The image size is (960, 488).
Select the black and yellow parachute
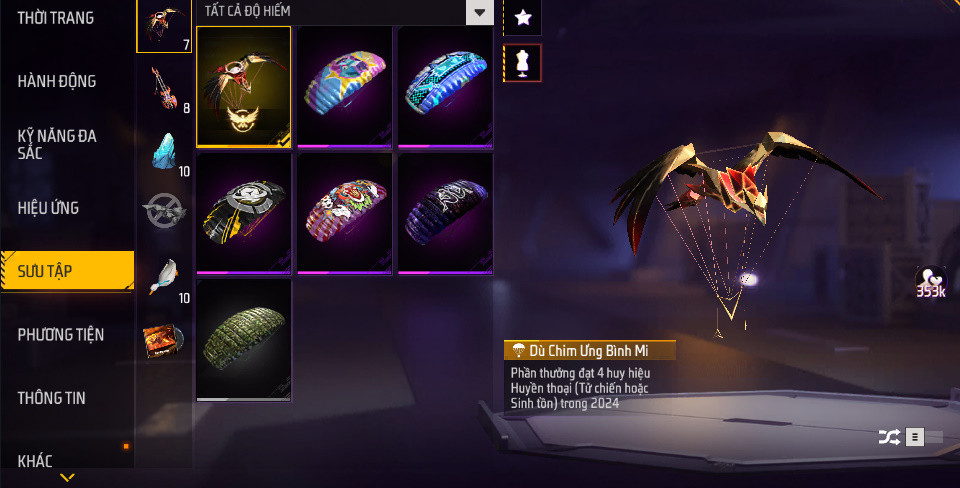click(x=244, y=213)
